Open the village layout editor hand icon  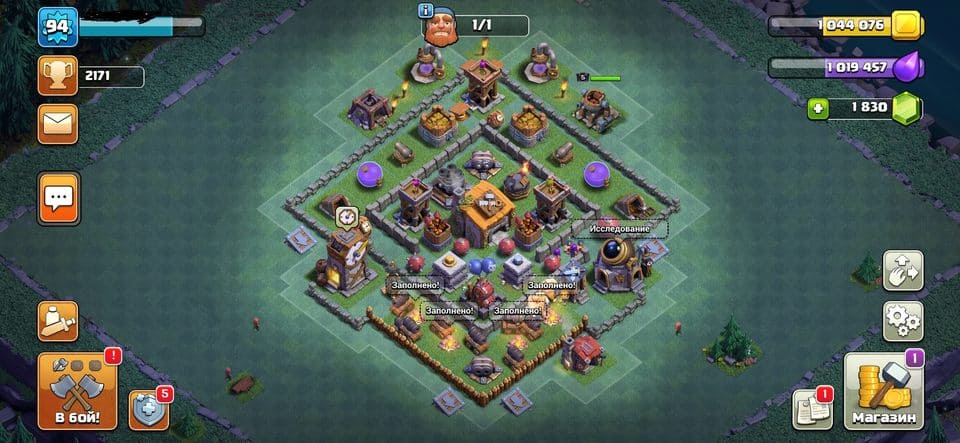(x=903, y=271)
